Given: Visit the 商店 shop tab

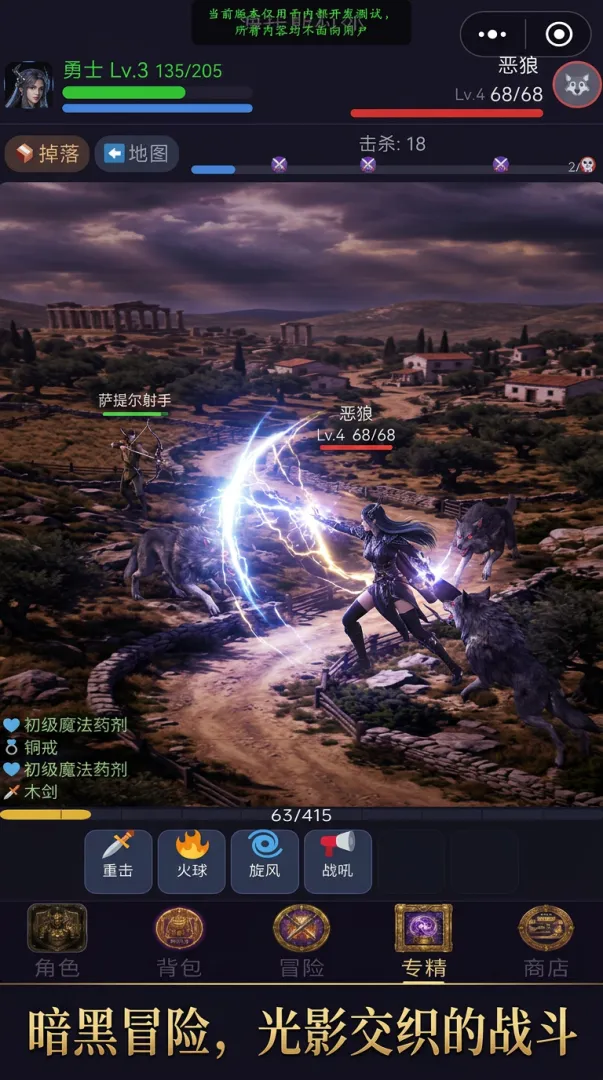Looking at the screenshot, I should tap(545, 941).
